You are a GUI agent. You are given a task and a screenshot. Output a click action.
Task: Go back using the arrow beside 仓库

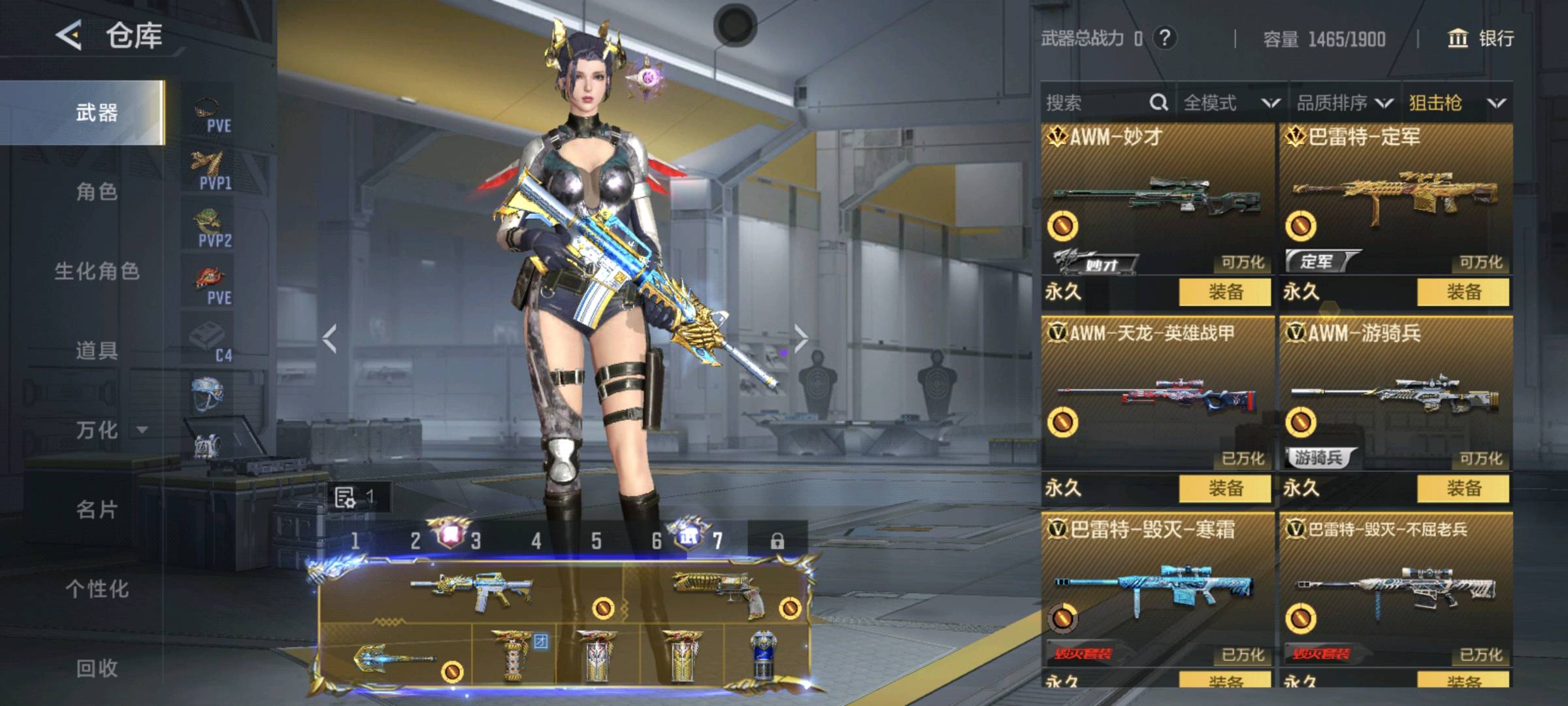click(x=69, y=35)
